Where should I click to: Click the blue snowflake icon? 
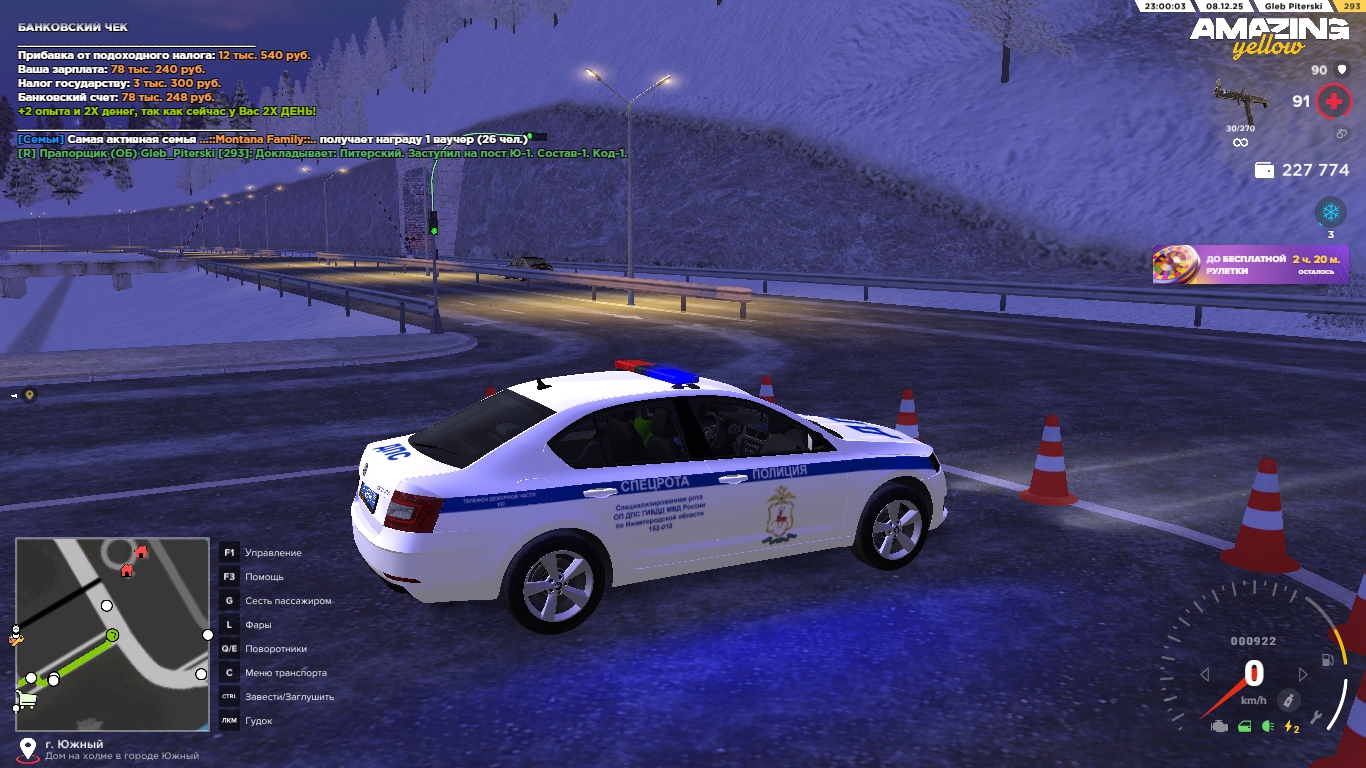pos(1330,211)
